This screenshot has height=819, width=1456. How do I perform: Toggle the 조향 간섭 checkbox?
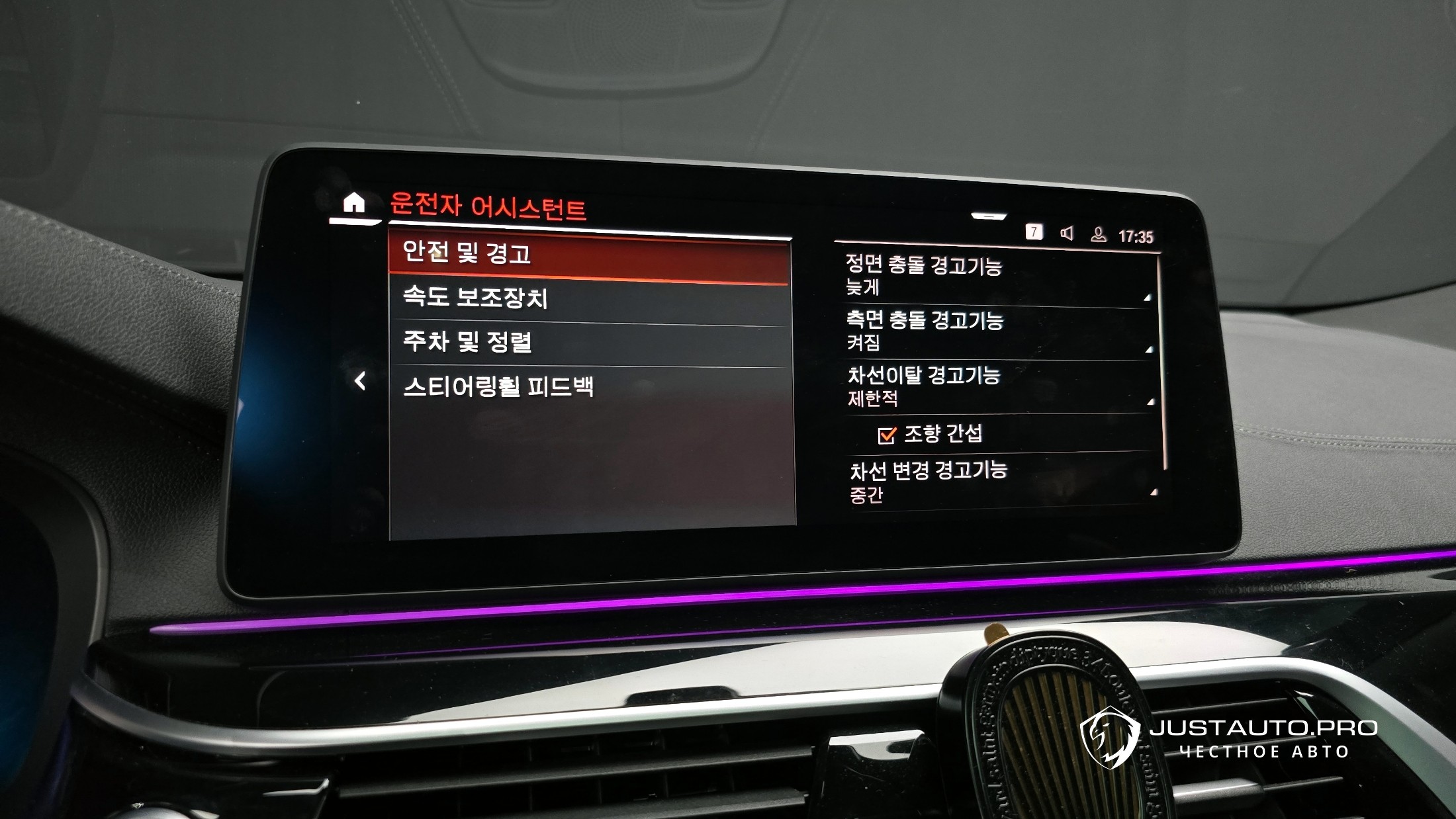coord(886,435)
